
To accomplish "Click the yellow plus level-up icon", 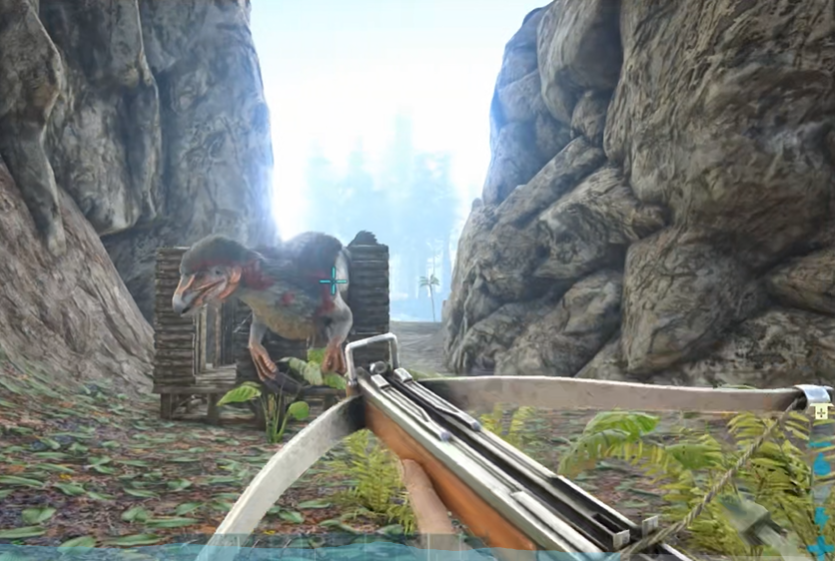I will 821,411.
